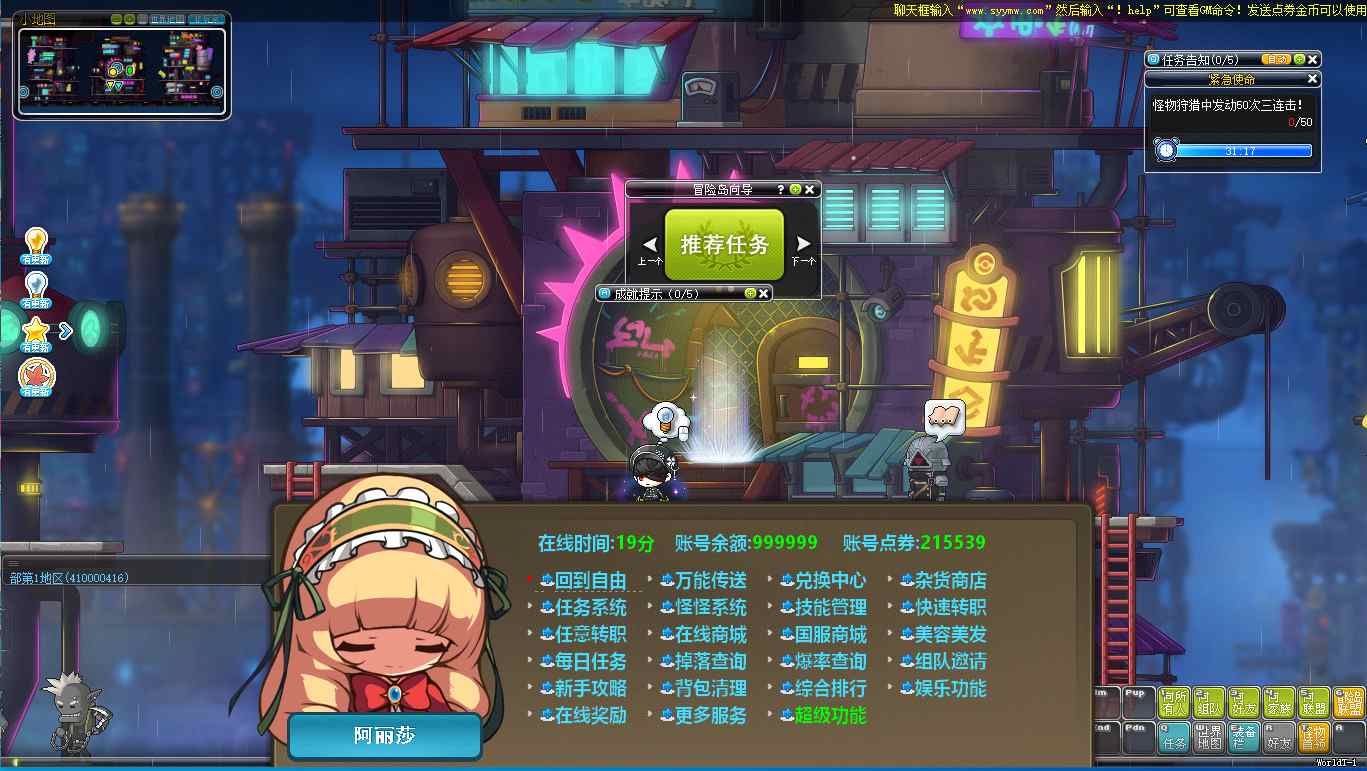Open the 世界地图 world map icon
The width and height of the screenshot is (1367, 771).
pos(1209,737)
